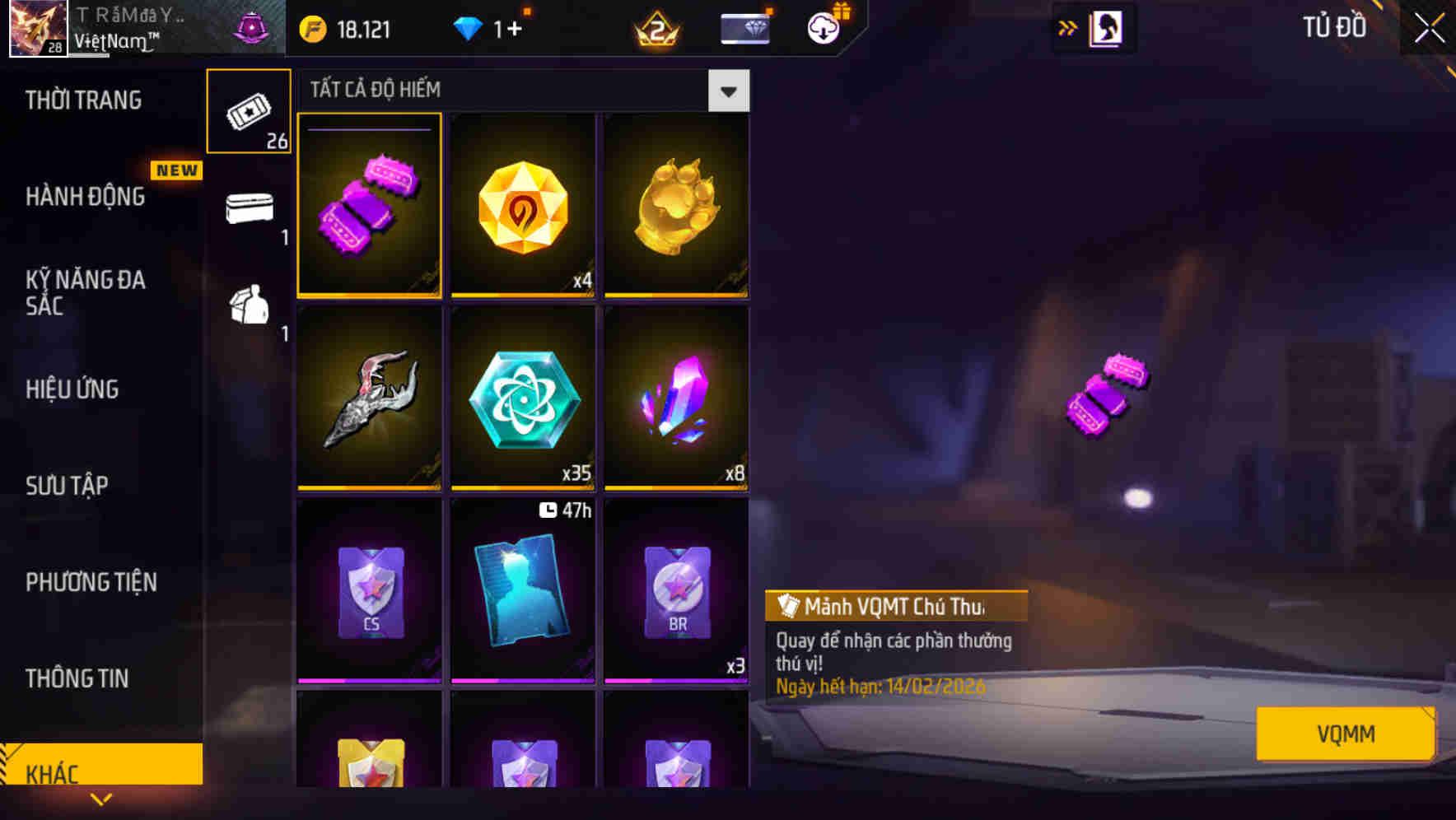Click the HÀNH ĐỘNG tab with NEW badge
Image resolution: width=1456 pixels, height=820 pixels.
(86, 197)
